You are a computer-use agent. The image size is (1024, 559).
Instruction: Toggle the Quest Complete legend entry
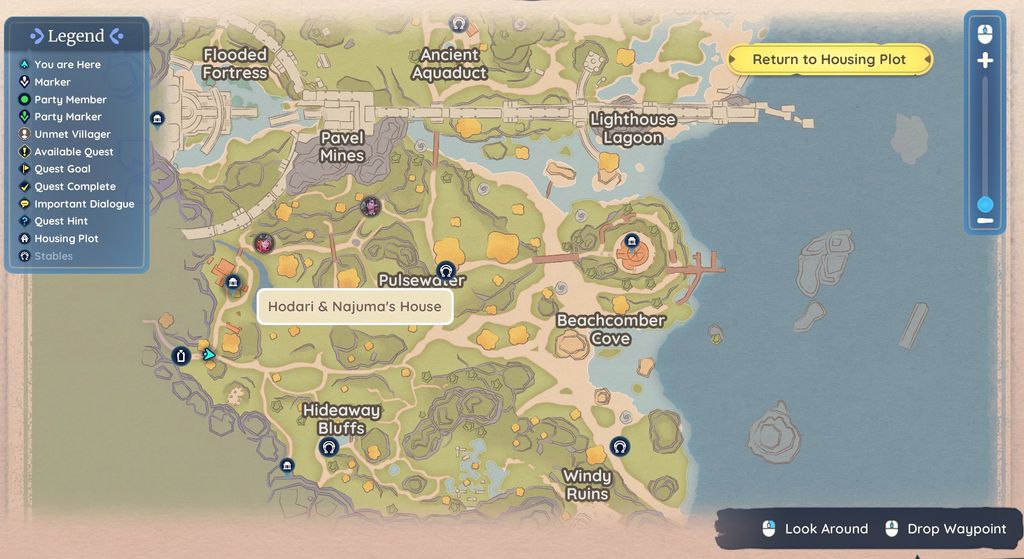click(x=75, y=187)
